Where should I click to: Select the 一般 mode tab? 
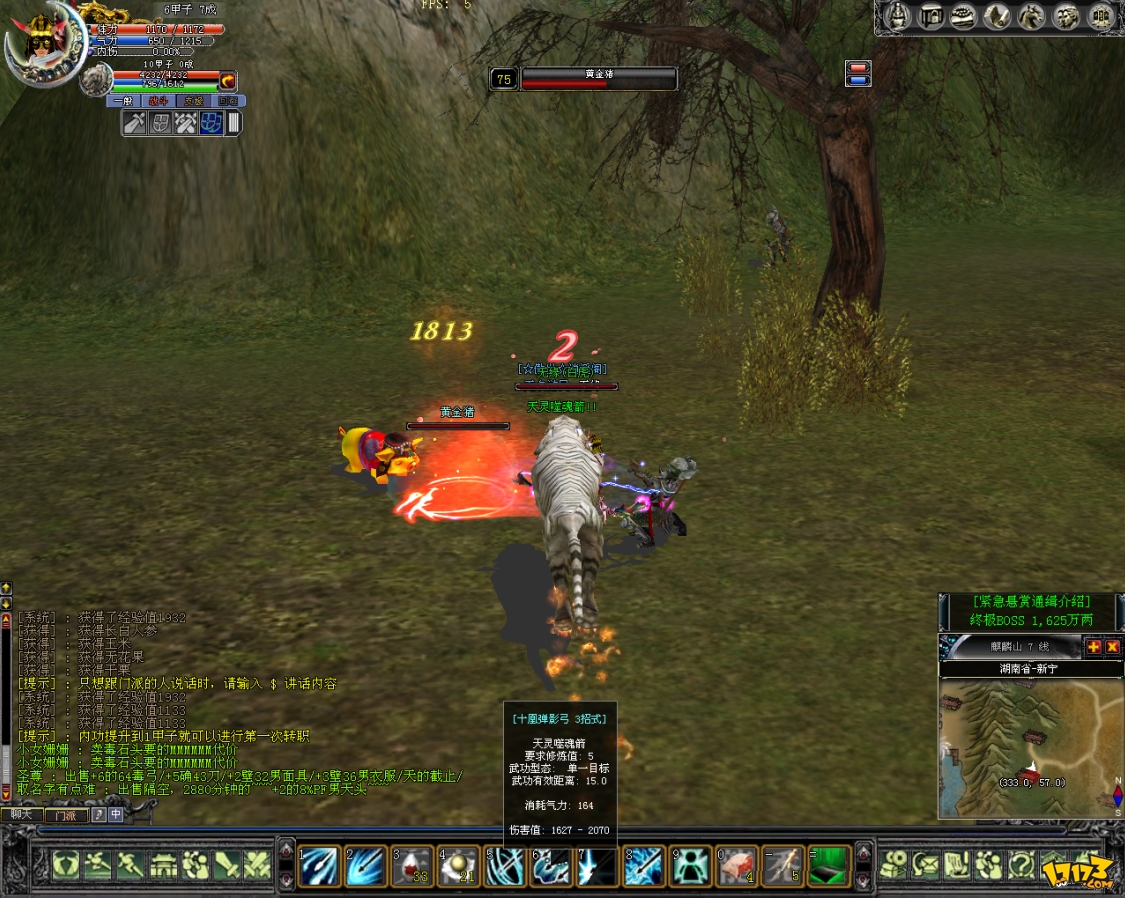tap(123, 101)
